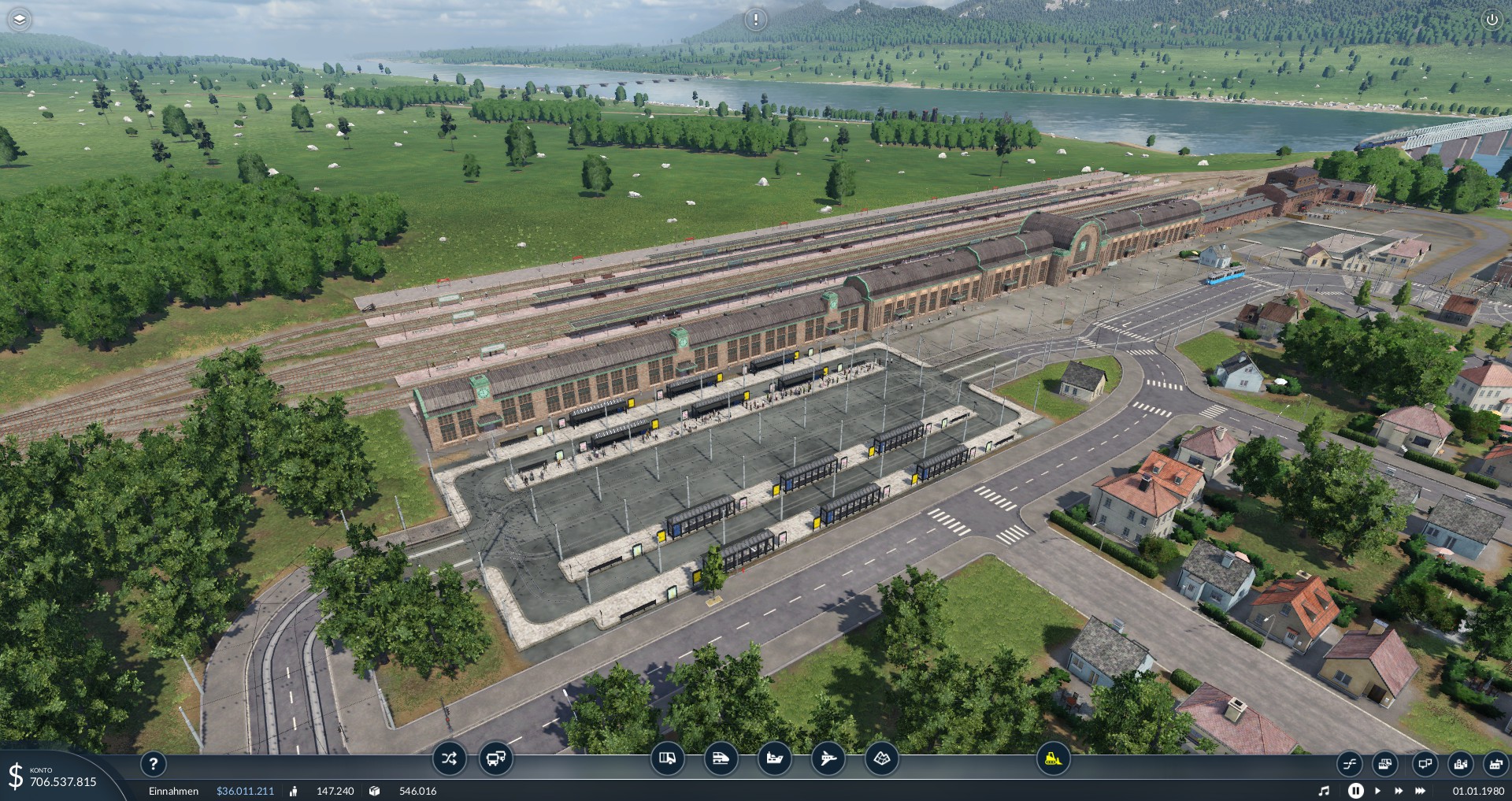Toggle the music note button
The image size is (1512, 801).
pyautogui.click(x=1324, y=791)
